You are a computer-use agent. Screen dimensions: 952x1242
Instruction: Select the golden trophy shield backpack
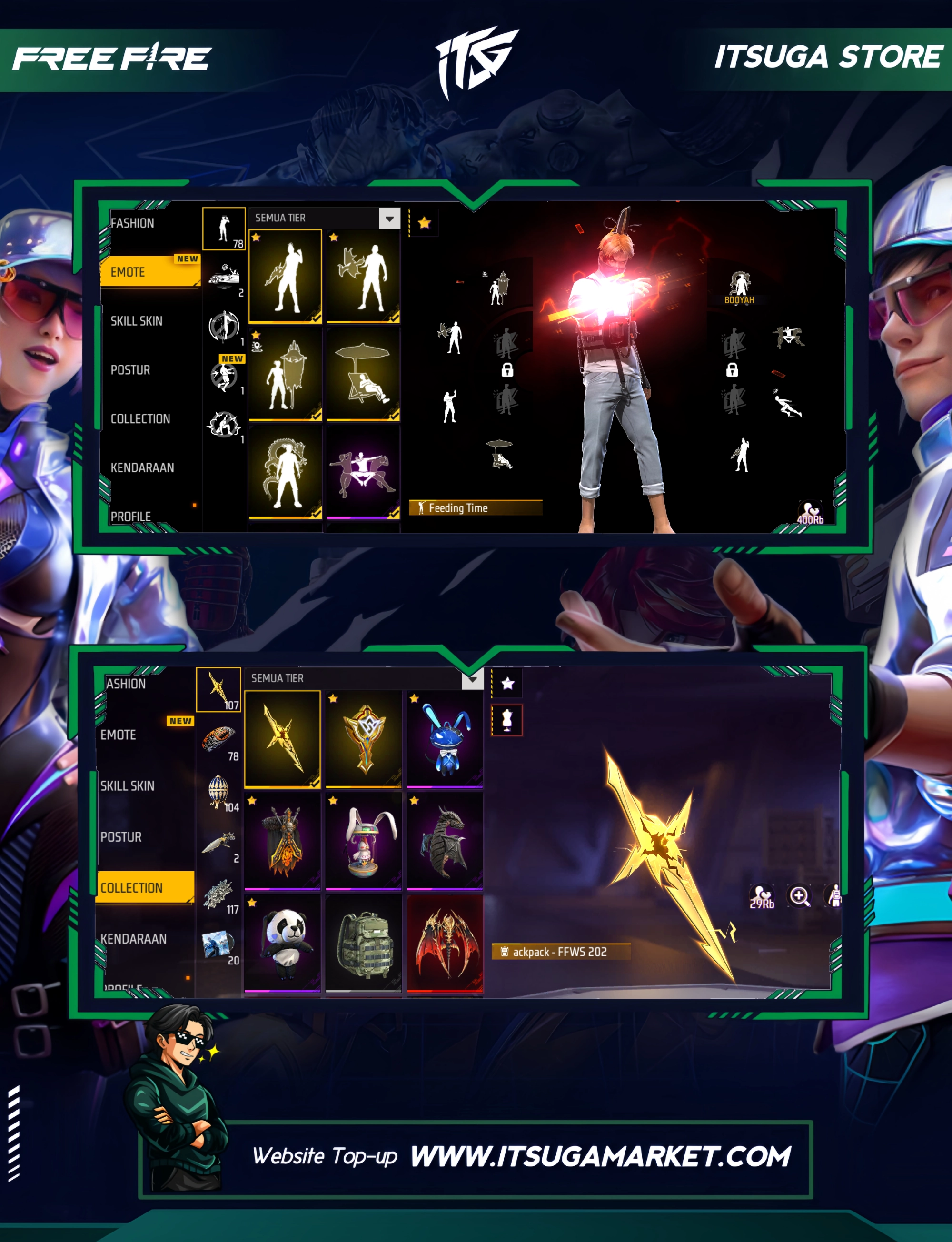(x=363, y=739)
